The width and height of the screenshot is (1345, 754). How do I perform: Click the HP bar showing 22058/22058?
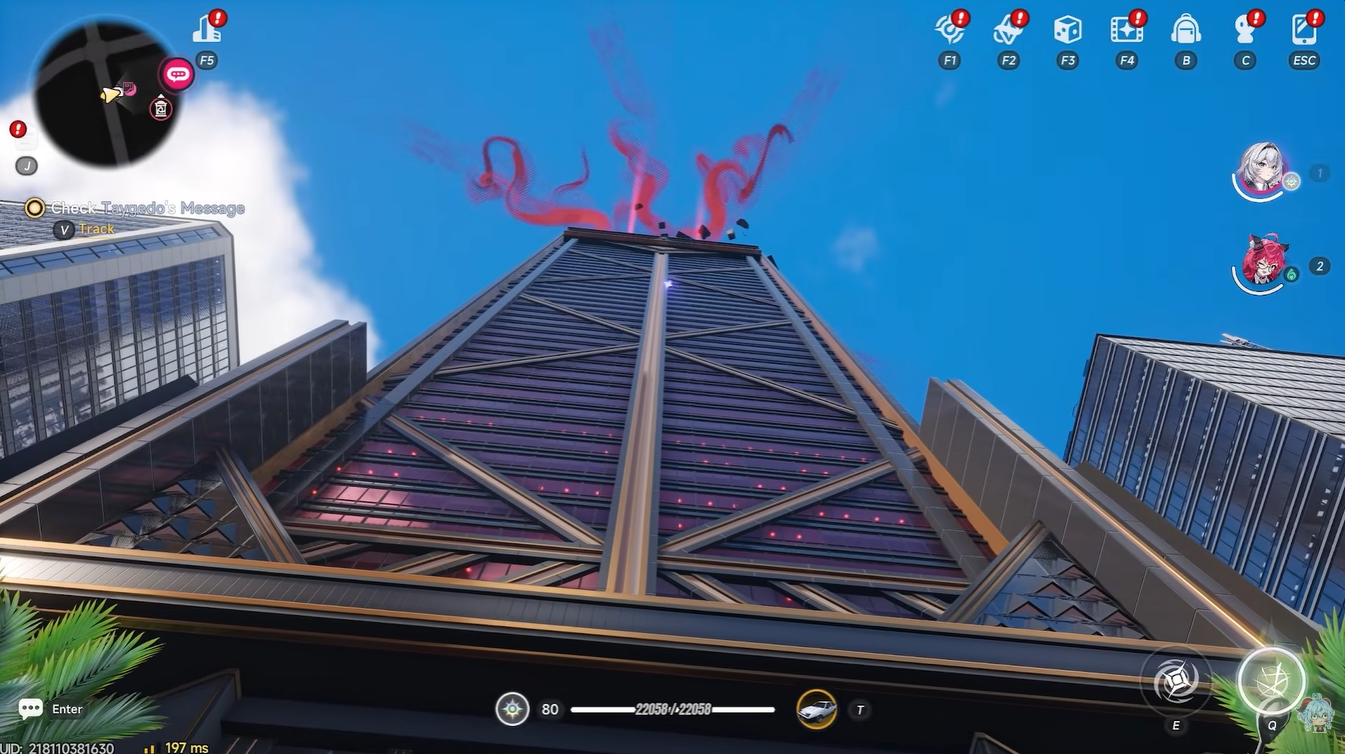click(x=672, y=708)
